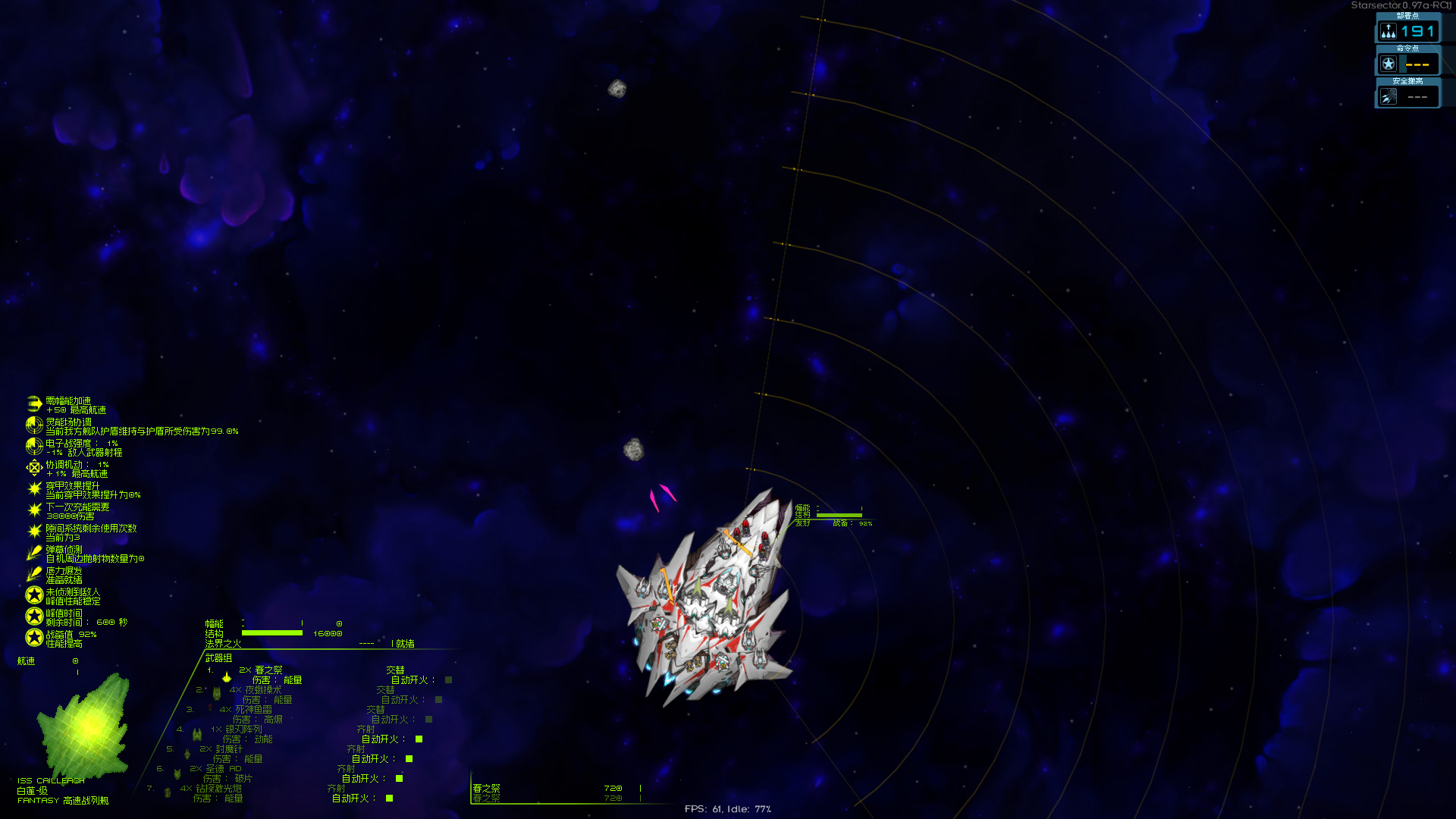Switch group 1 firing mode 交替 alternating

396,670
